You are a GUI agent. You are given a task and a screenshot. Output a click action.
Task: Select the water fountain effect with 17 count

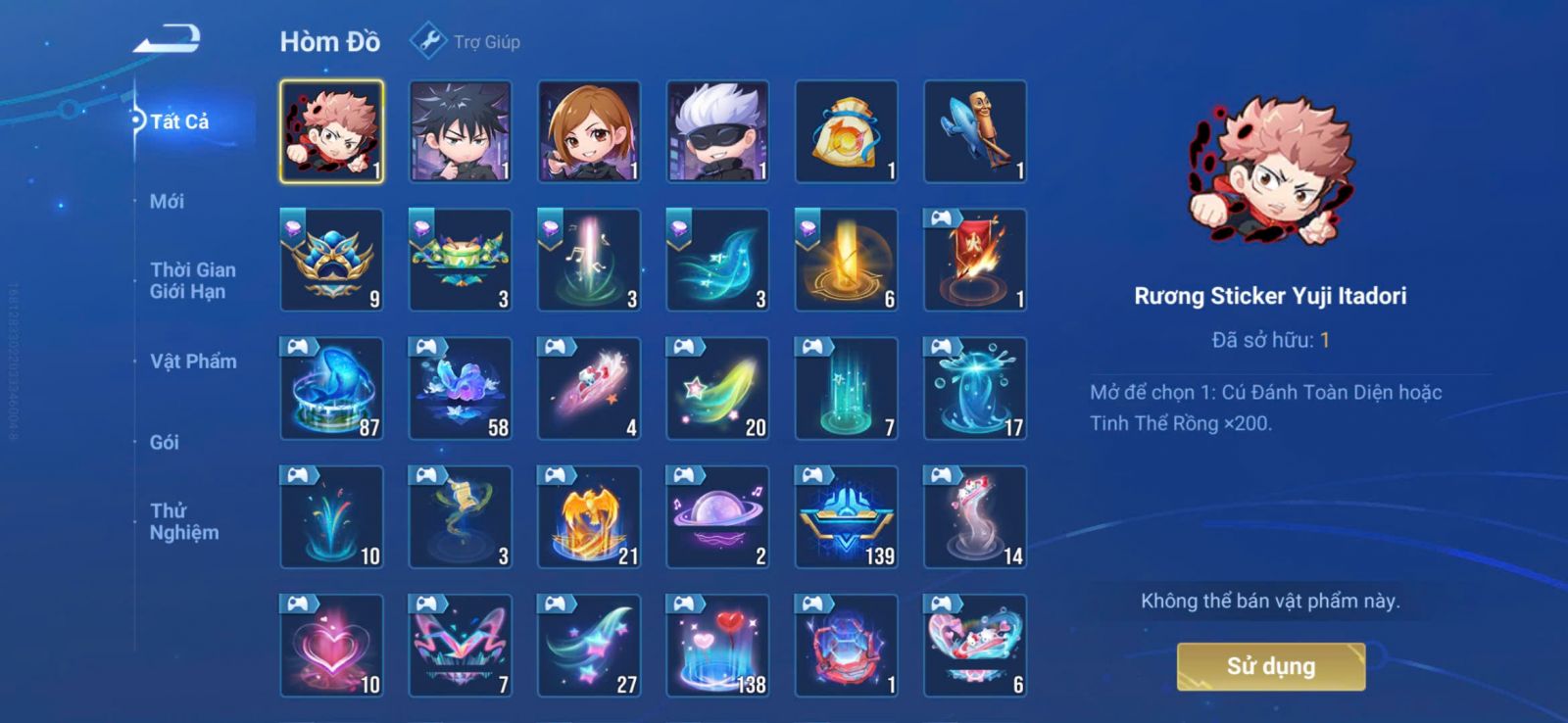975,389
